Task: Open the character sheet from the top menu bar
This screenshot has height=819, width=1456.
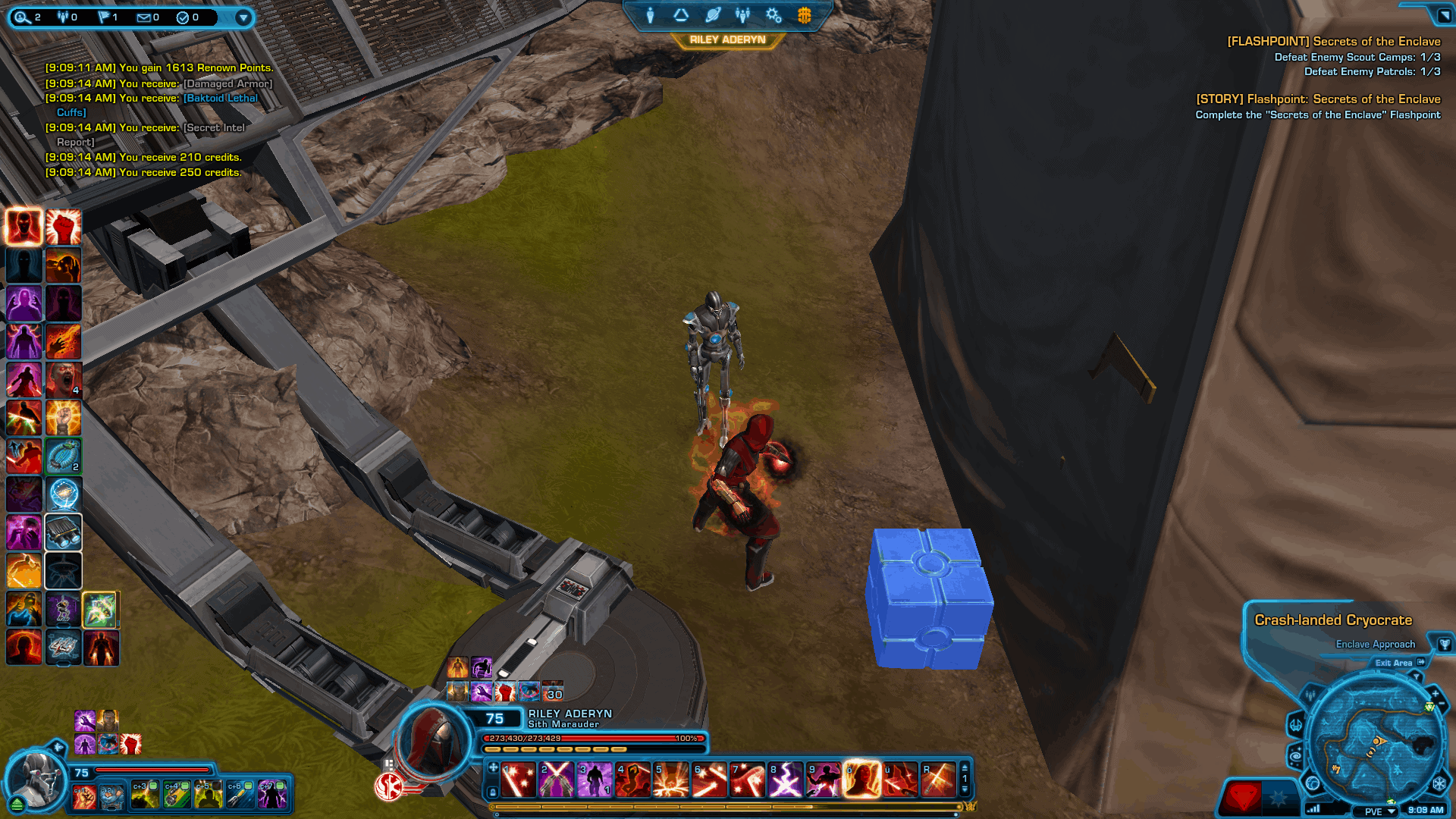Action: click(x=651, y=15)
